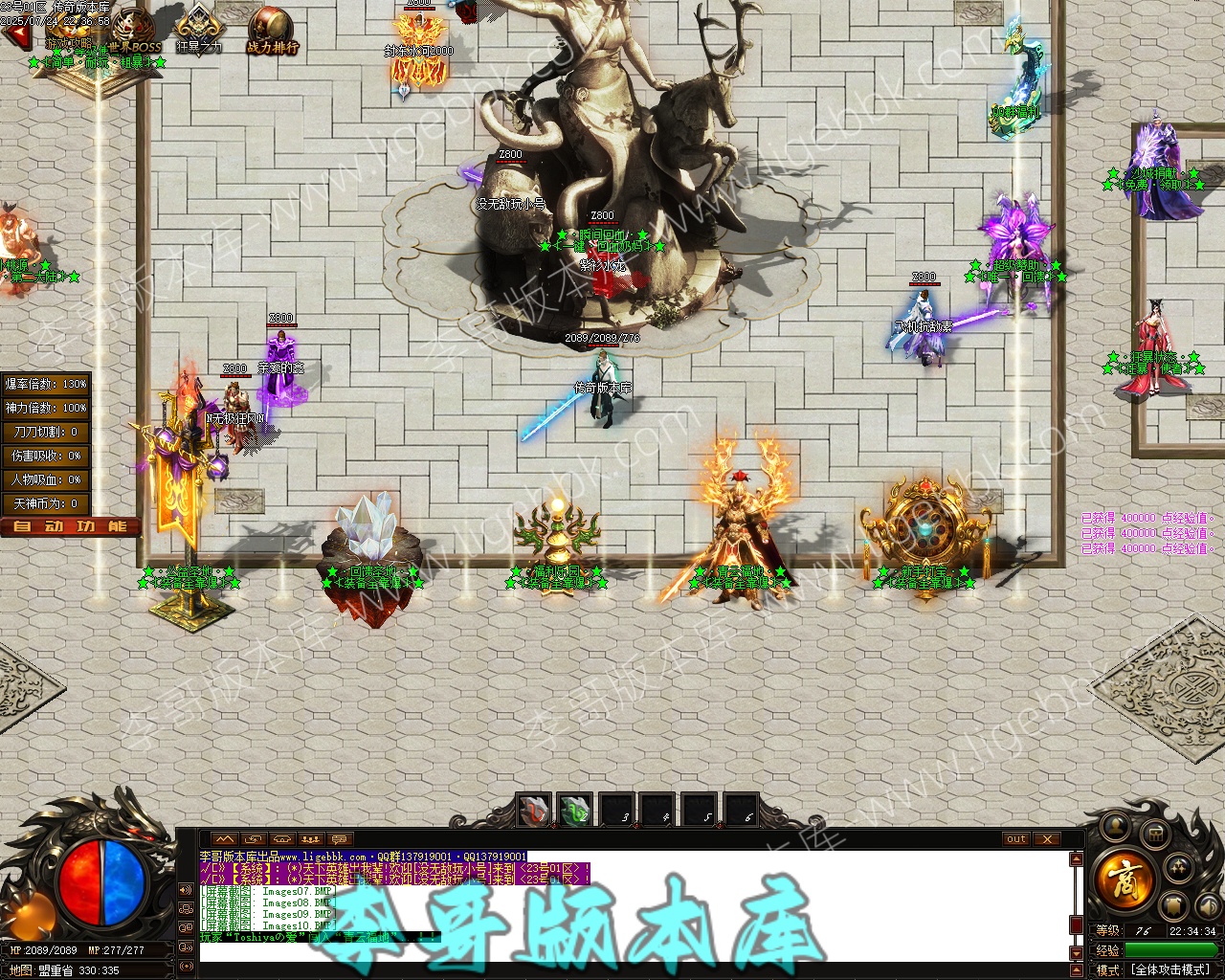
Task: Use the red potion in hotbar slot 1
Action: click(534, 812)
